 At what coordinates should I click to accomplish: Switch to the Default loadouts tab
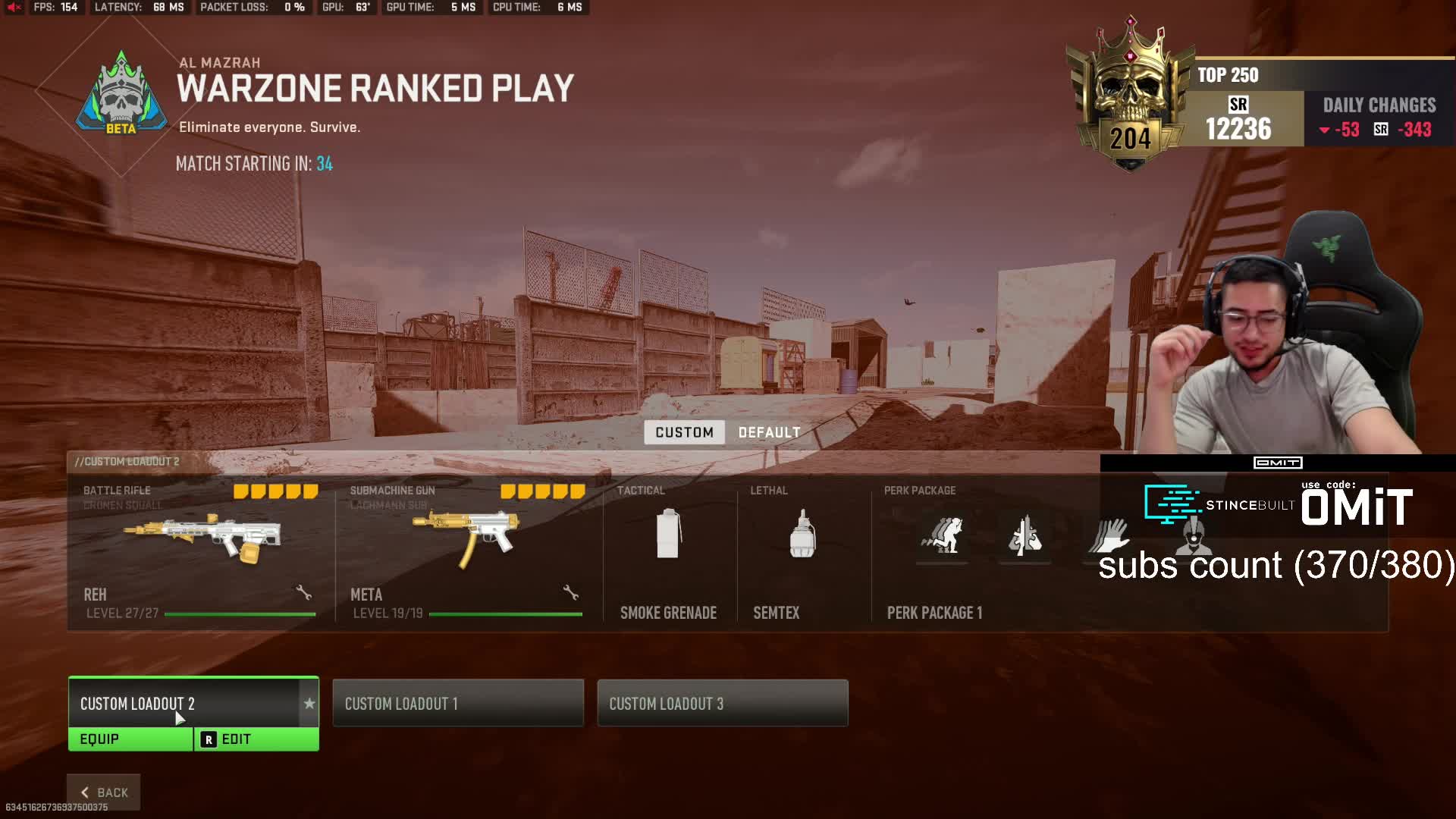click(769, 432)
